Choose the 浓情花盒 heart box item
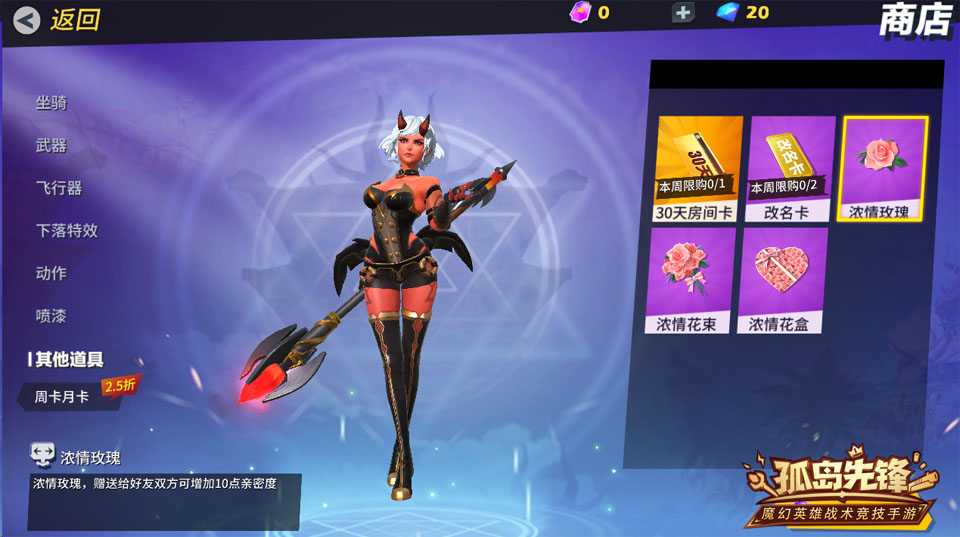Screen dimensions: 960x537 tap(783, 280)
